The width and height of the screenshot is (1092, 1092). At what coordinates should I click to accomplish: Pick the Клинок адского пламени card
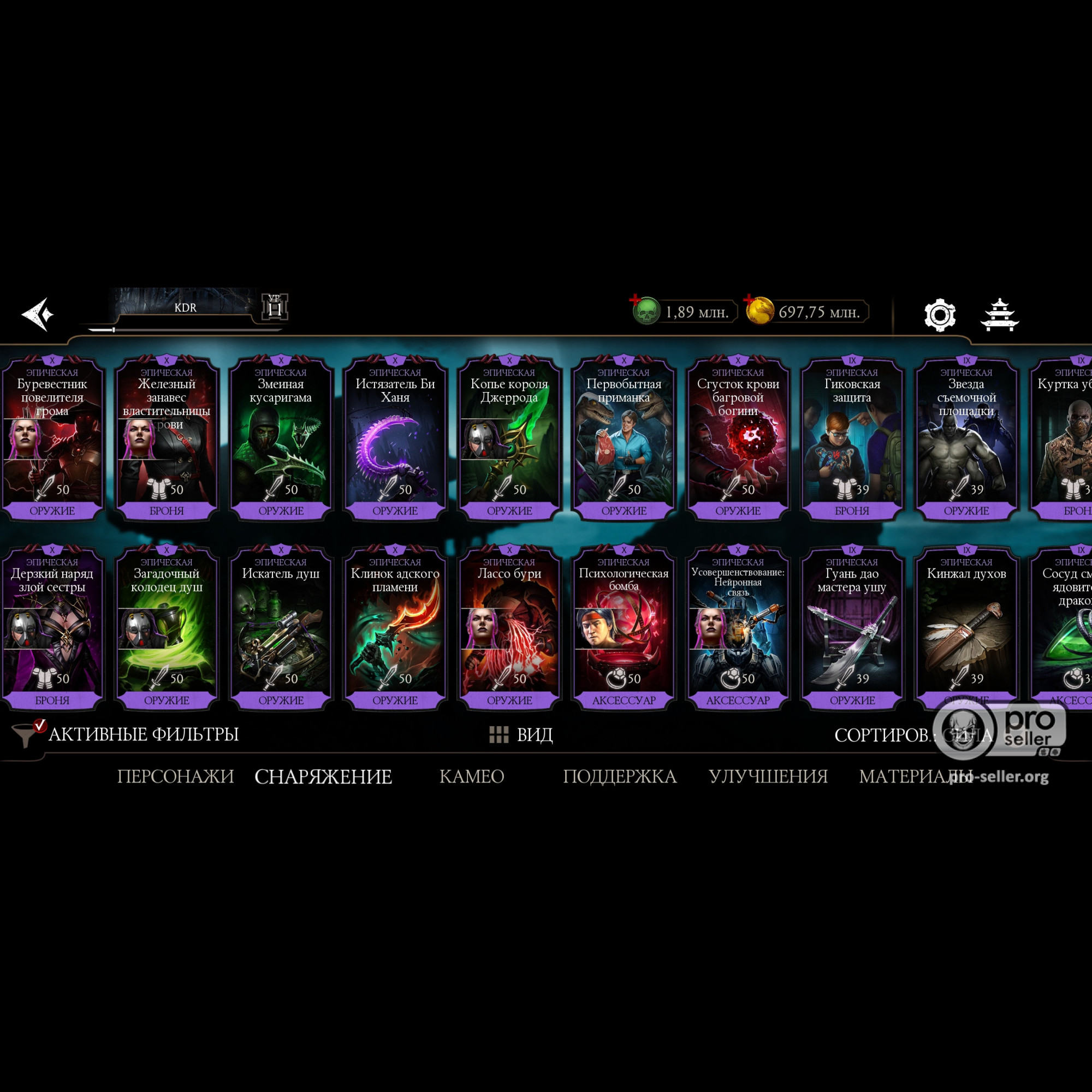(x=395, y=627)
